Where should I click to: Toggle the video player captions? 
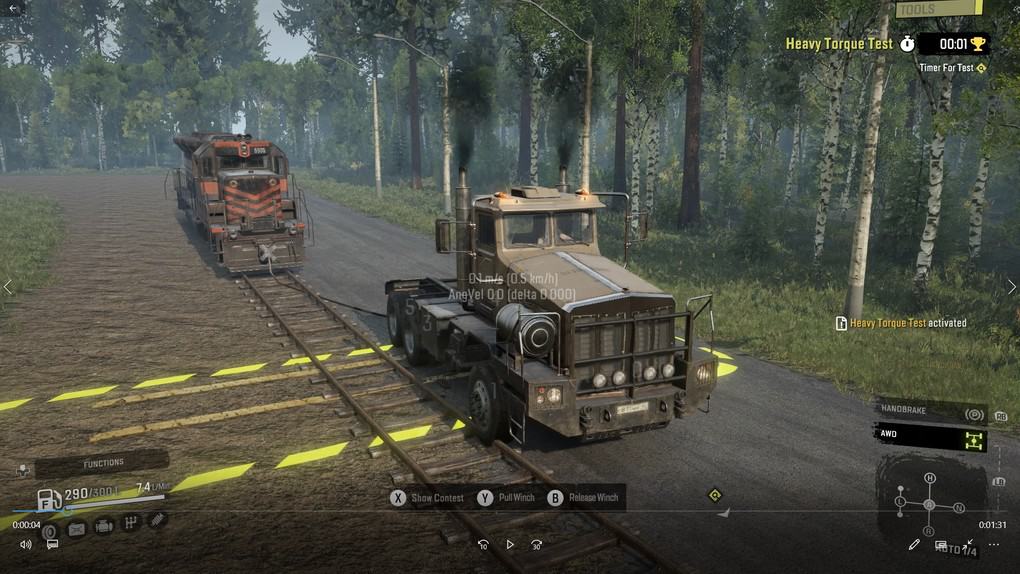pos(52,545)
